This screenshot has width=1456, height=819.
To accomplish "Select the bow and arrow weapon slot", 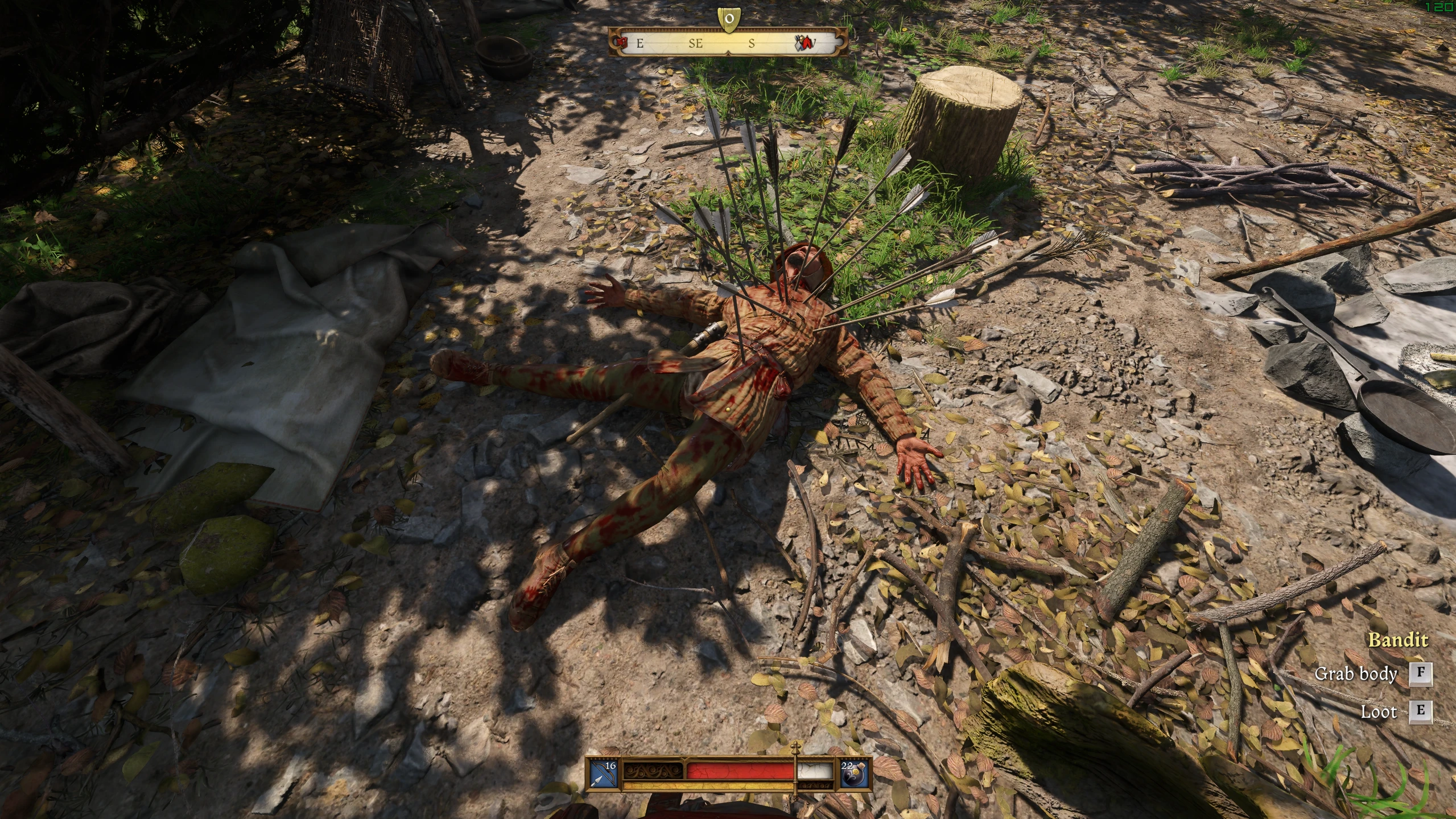I will pyautogui.click(x=603, y=773).
